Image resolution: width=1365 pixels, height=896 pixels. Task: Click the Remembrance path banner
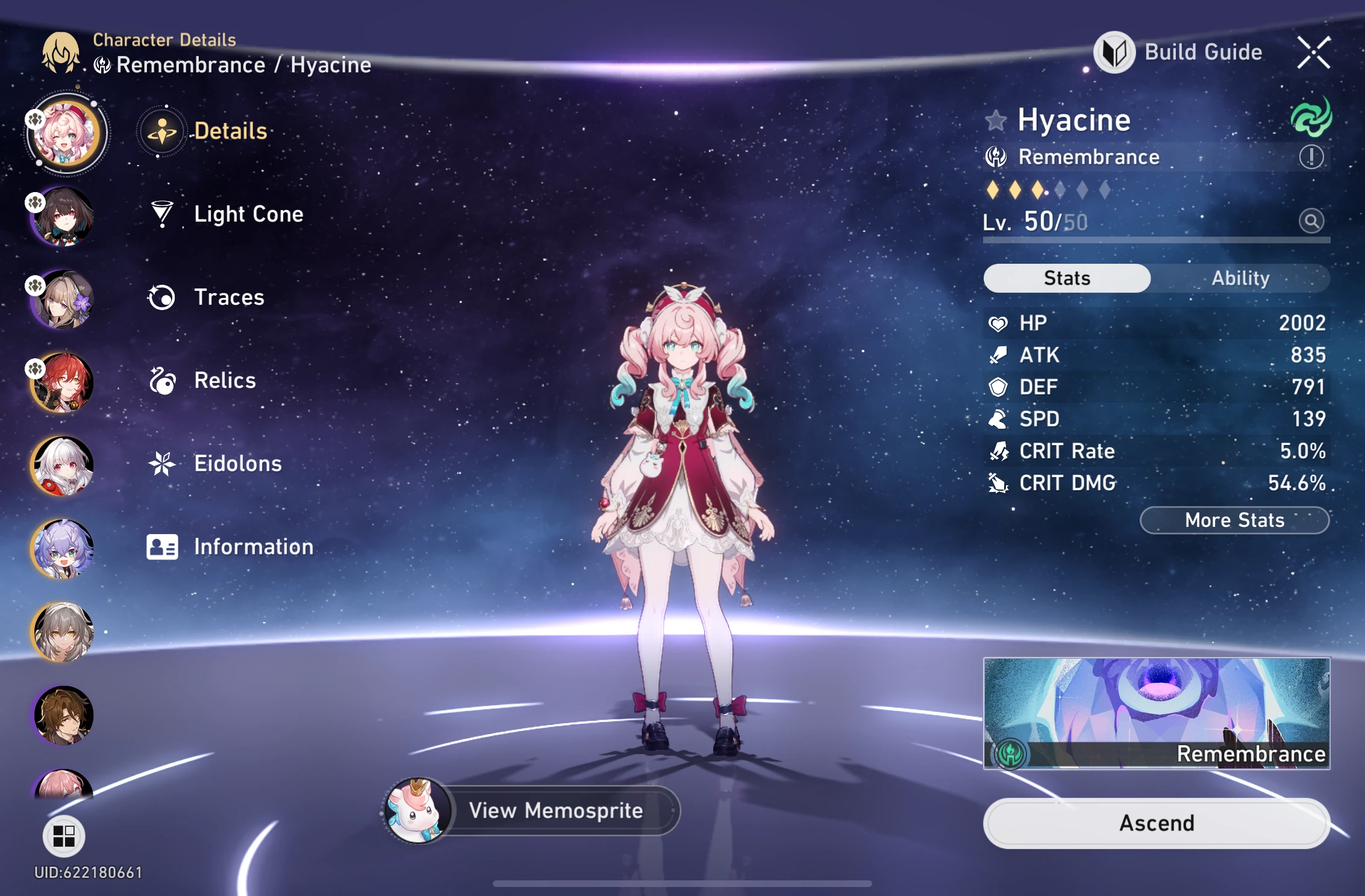[x=1155, y=714]
